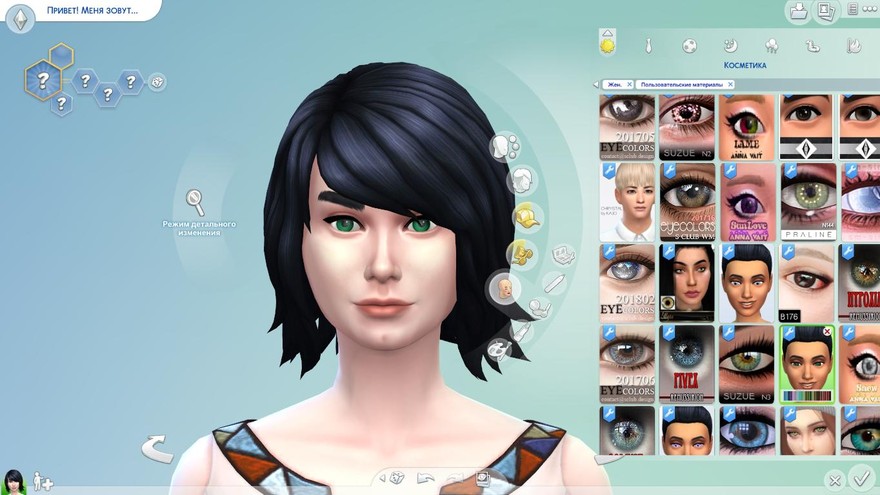
Task: Rotate the sim using the curved arrow
Action: pyautogui.click(x=156, y=449)
